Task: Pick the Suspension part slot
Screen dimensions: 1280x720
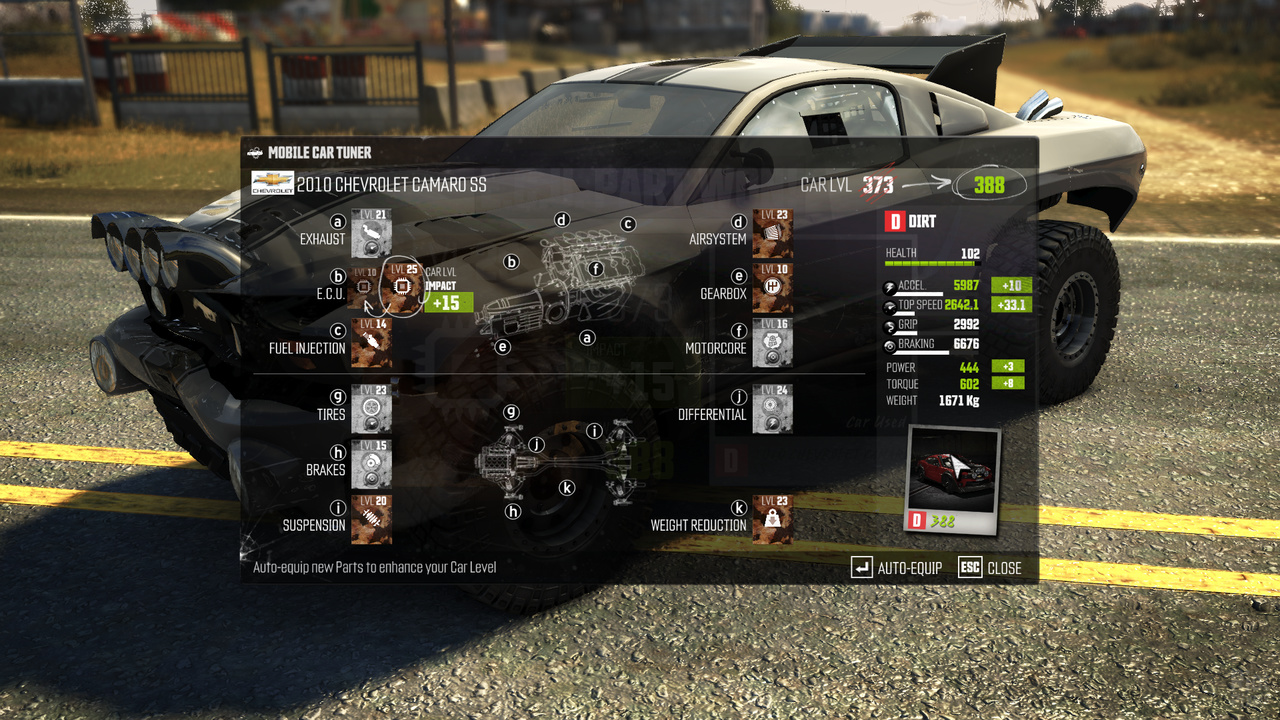Action: tap(371, 520)
